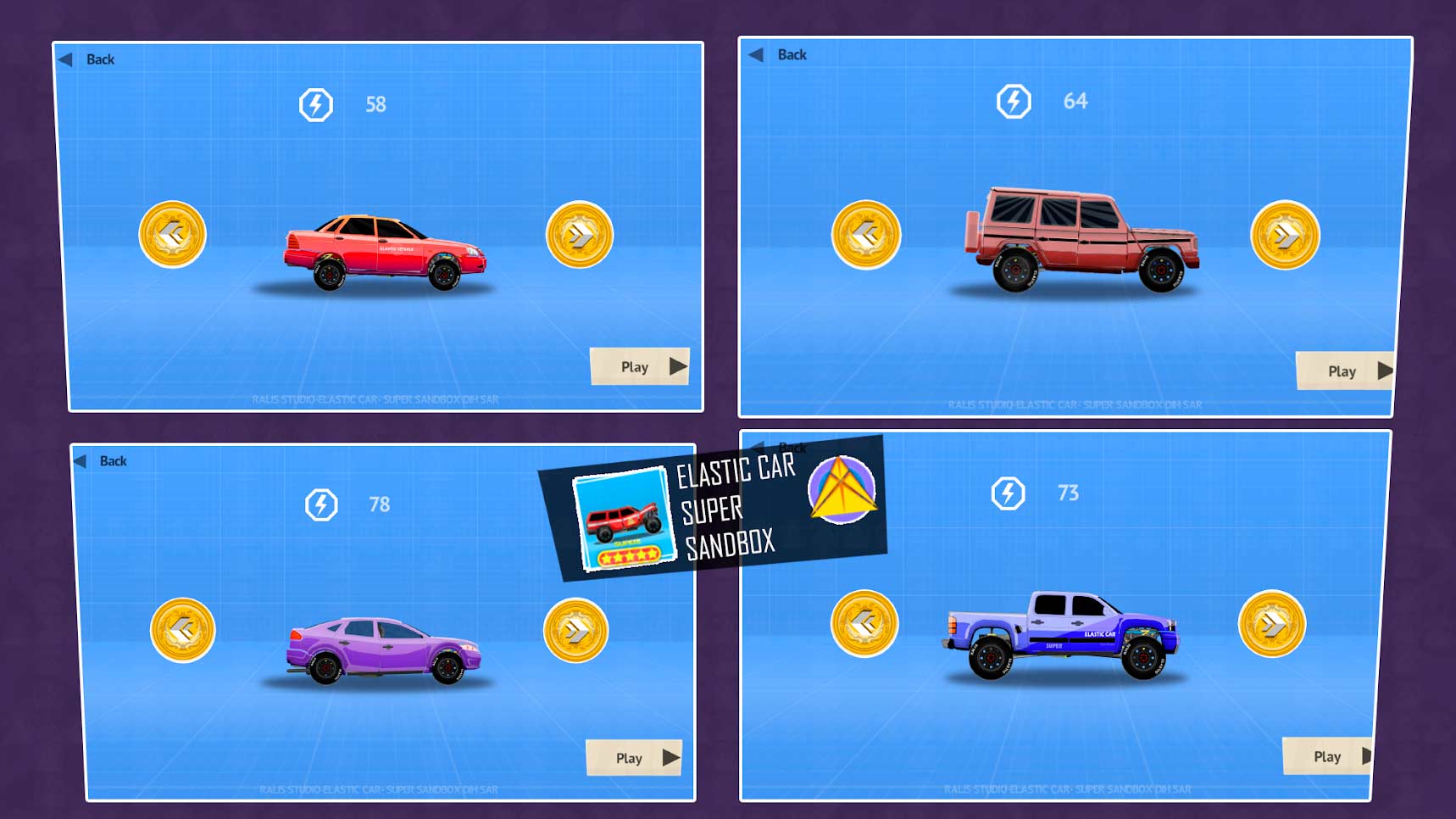
Task: Go back from the red sedan screen
Action: point(88,59)
